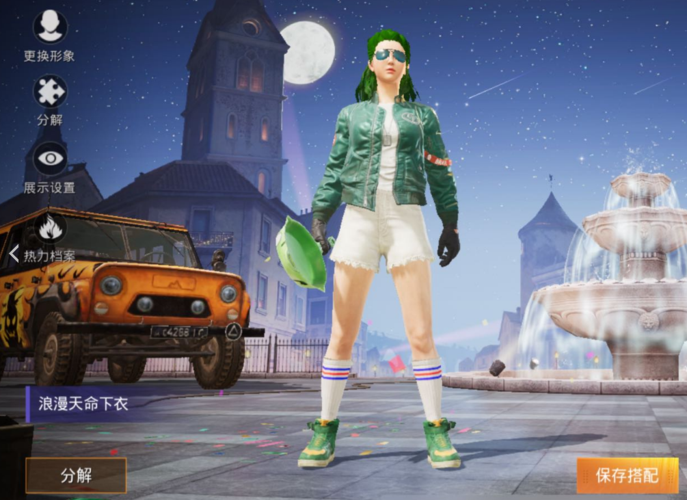Save the outfit with 保存搭配
This screenshot has height=500, width=687.
627,475
